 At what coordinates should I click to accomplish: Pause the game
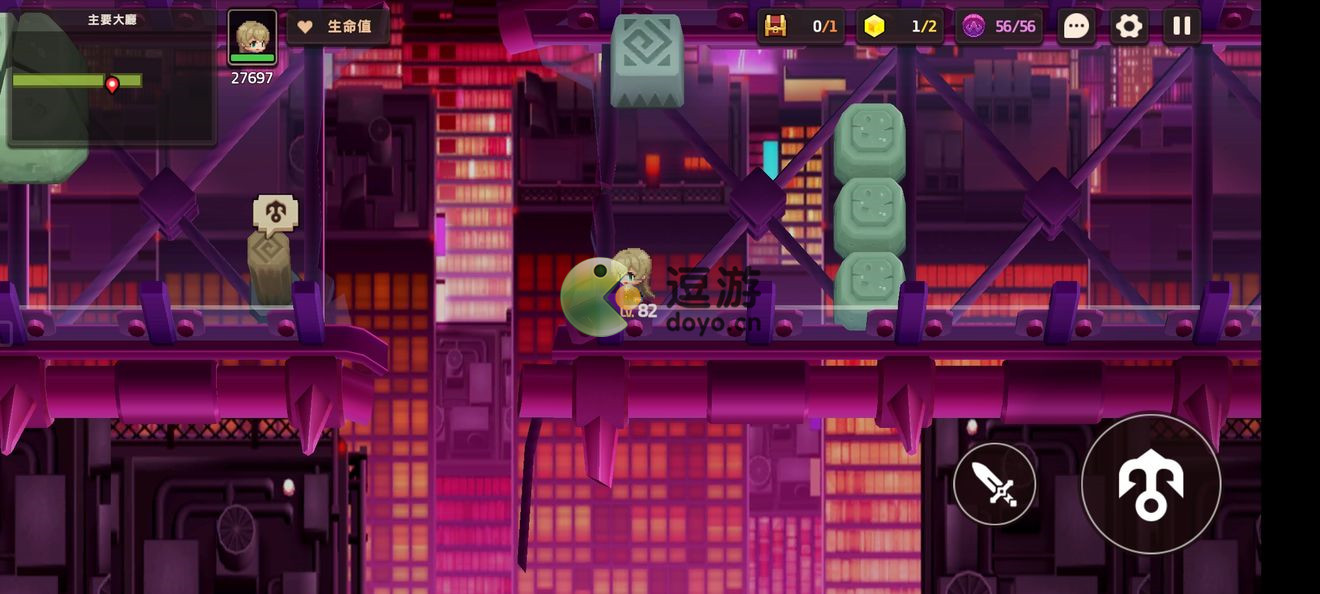[1181, 26]
